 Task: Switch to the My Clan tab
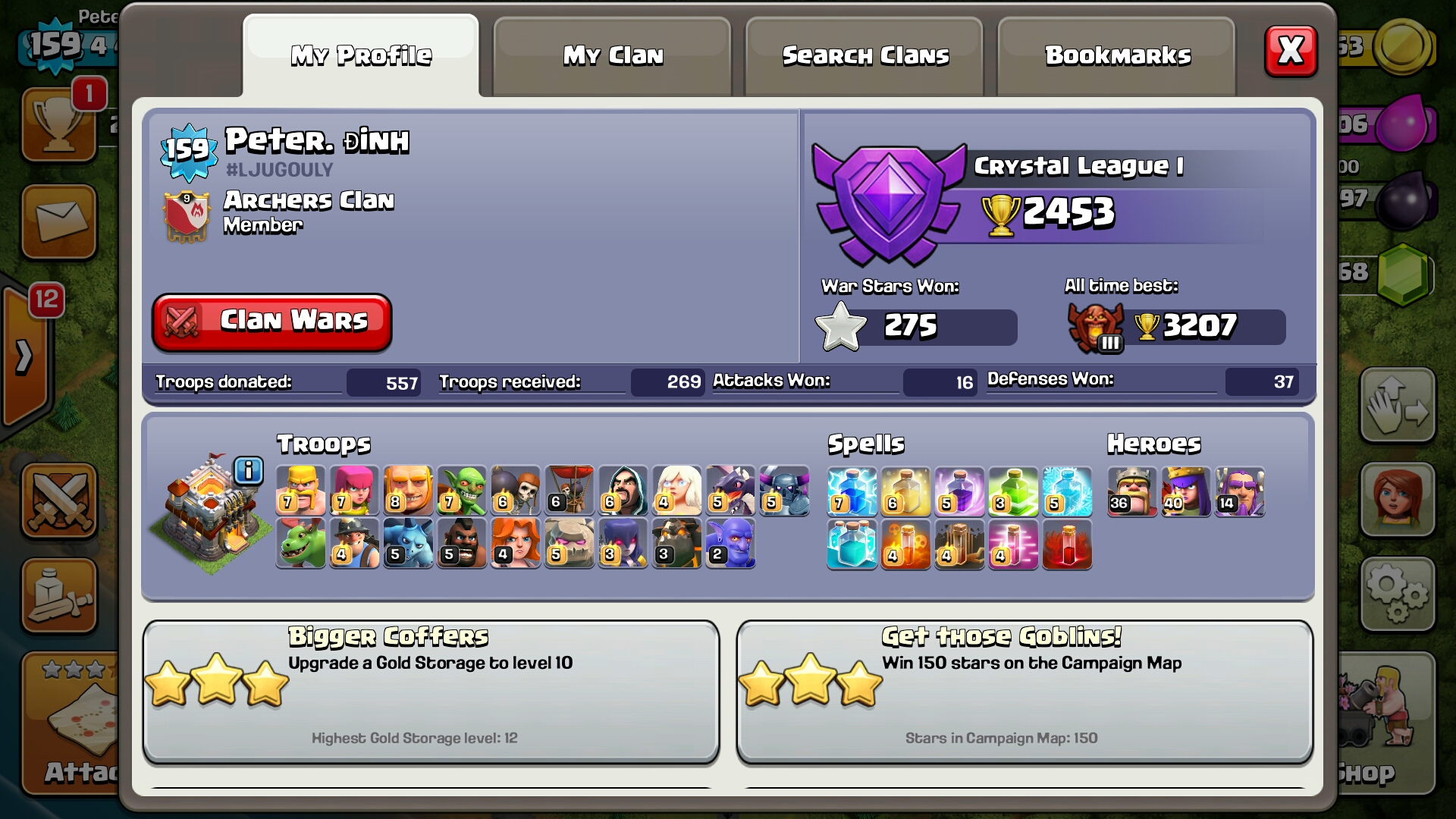(x=613, y=56)
